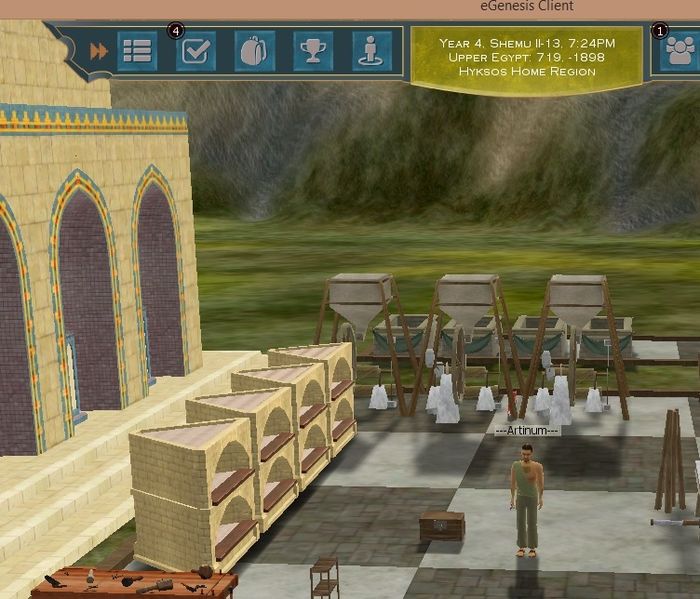Screen dimensions: 700x599
Task: Show the trophy achievements panel
Action: [313, 51]
